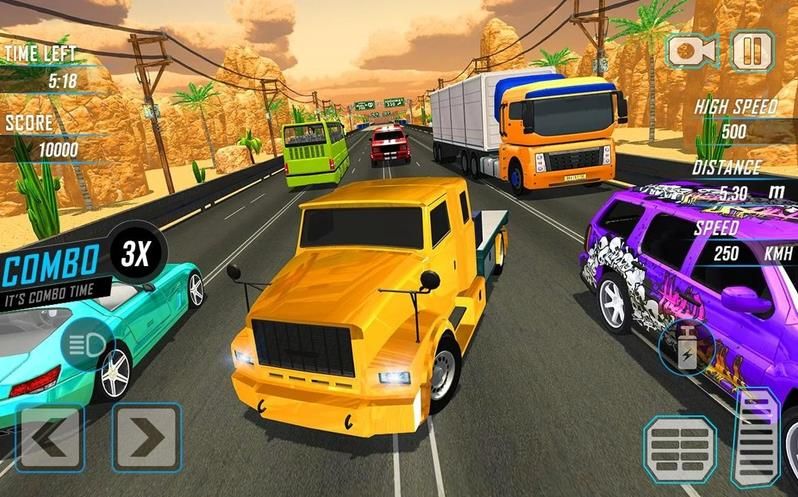Image resolution: width=798 pixels, height=497 pixels.
Task: Tap the brake pedal
Action: [680, 449]
